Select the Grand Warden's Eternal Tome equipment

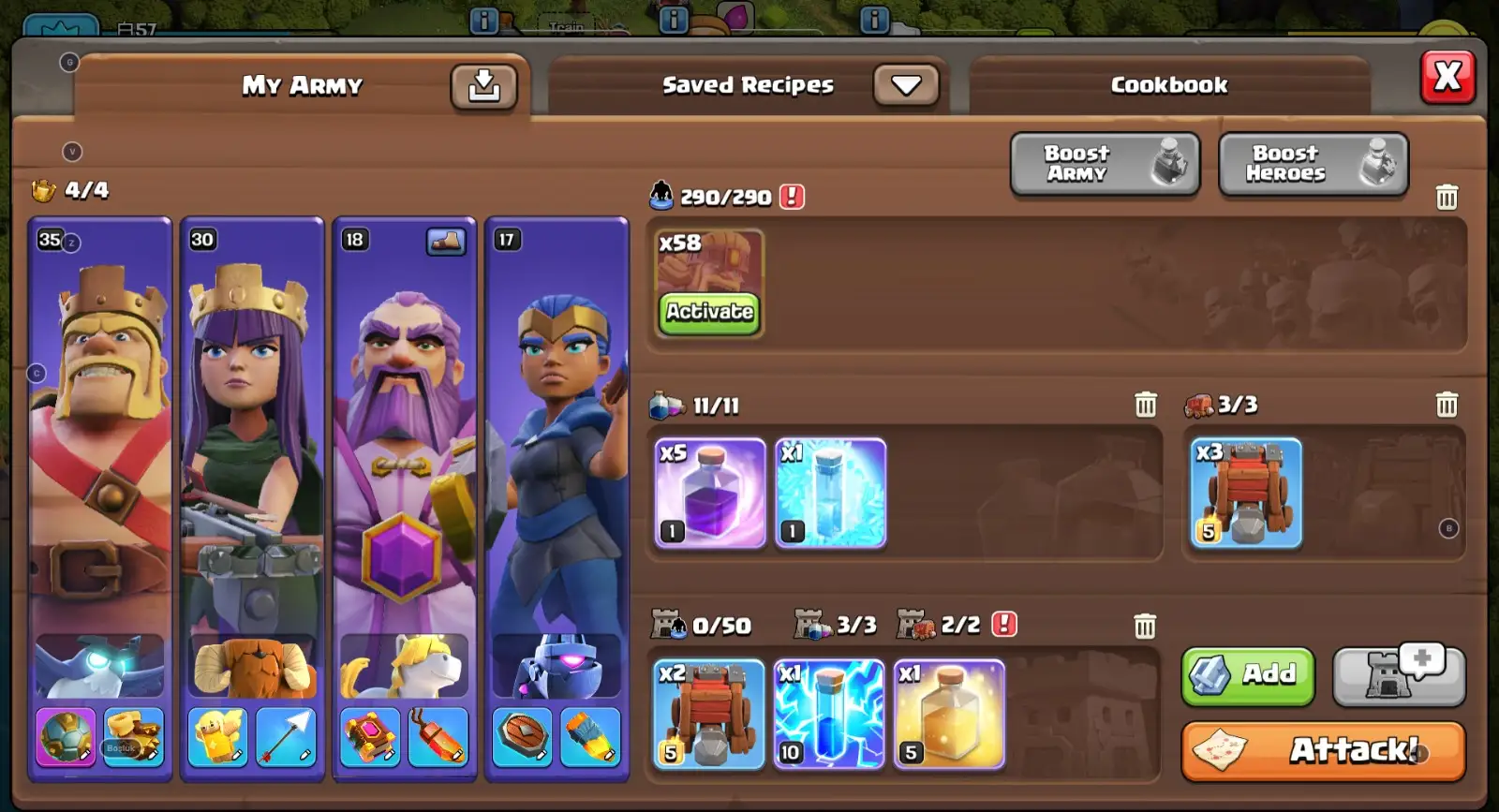click(x=370, y=739)
